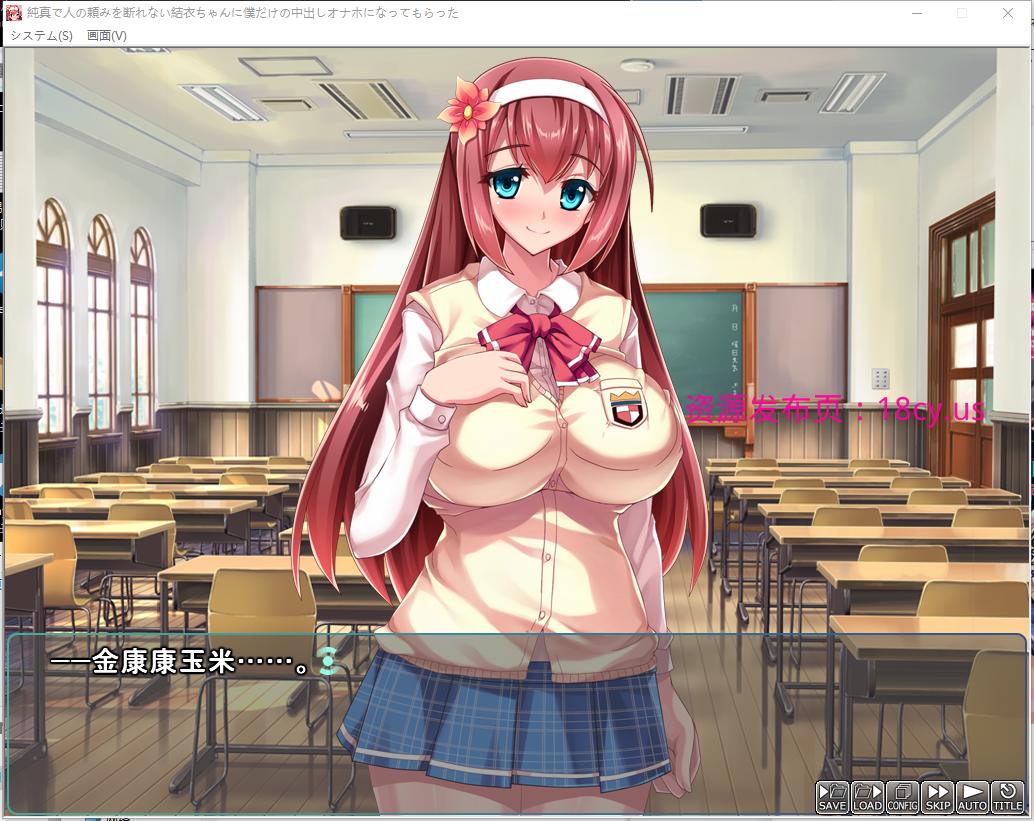
Task: Toggle AUTO text advance
Action: [x=972, y=796]
